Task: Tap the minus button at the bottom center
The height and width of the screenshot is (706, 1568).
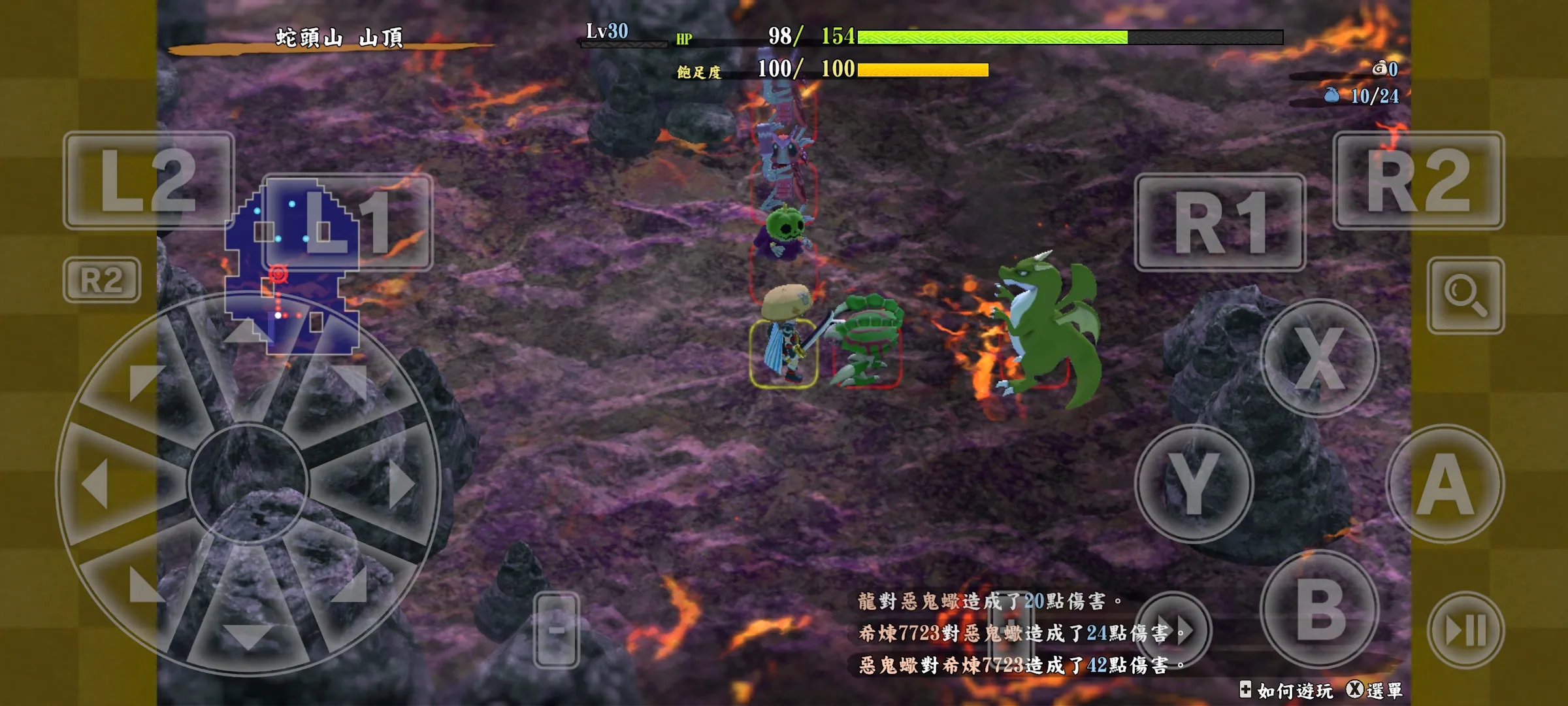Action: click(556, 631)
